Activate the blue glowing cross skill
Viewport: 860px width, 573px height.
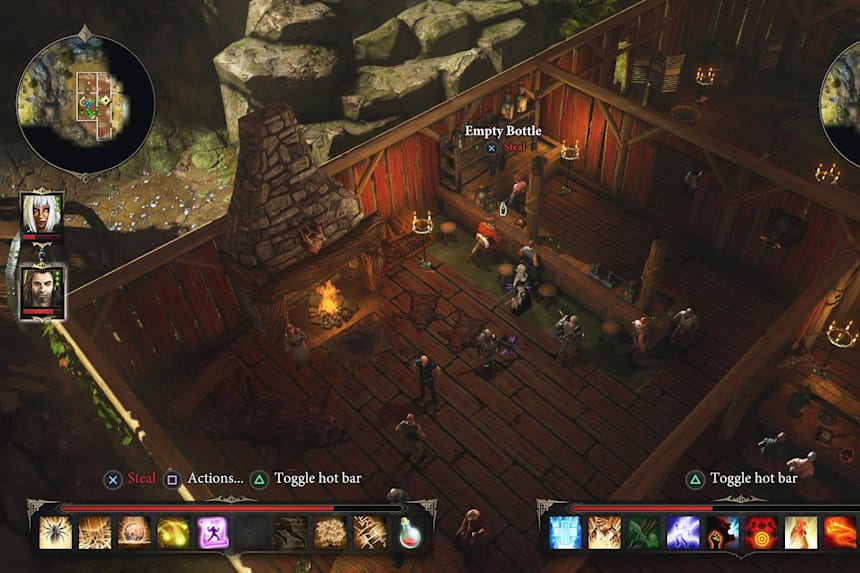pyautogui.click(x=565, y=532)
